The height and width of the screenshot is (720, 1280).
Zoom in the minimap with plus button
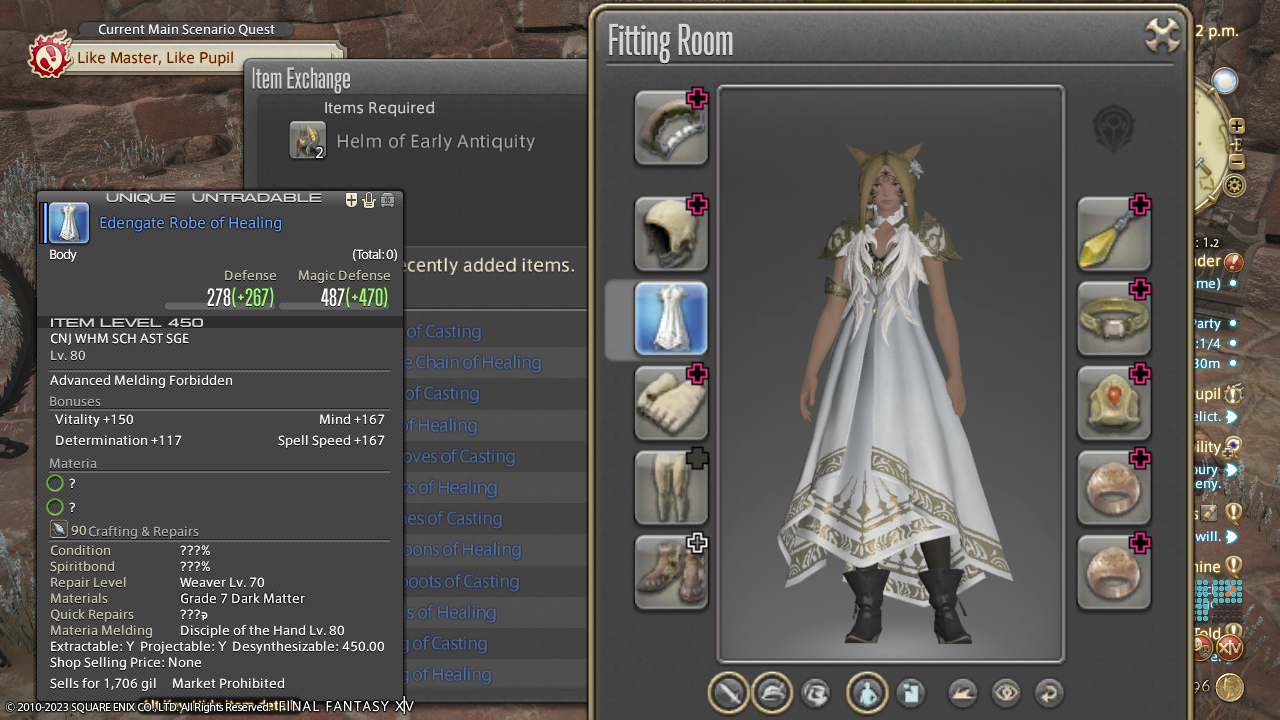(x=1237, y=126)
